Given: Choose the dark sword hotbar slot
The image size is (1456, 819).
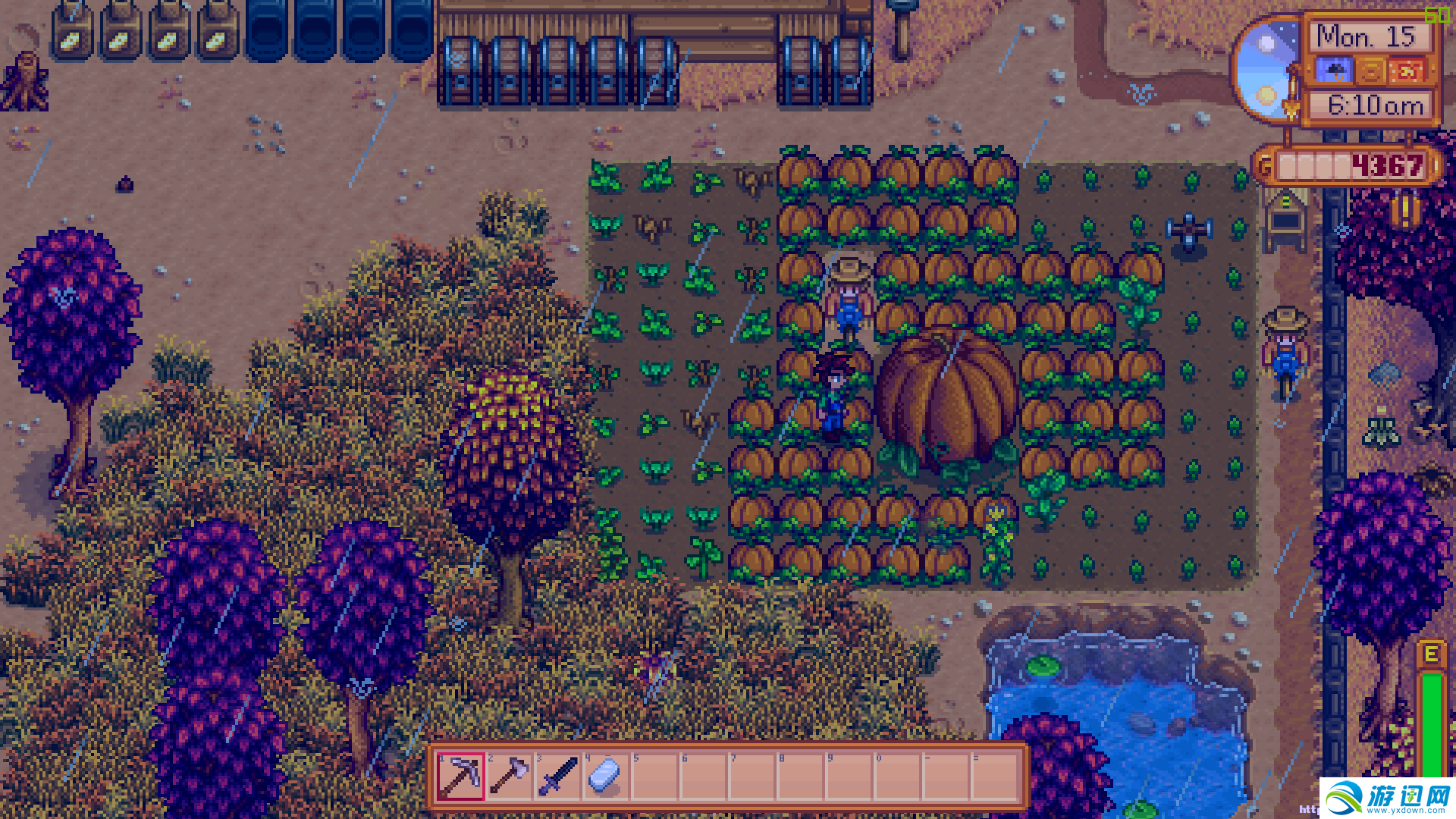Looking at the screenshot, I should tap(558, 776).
